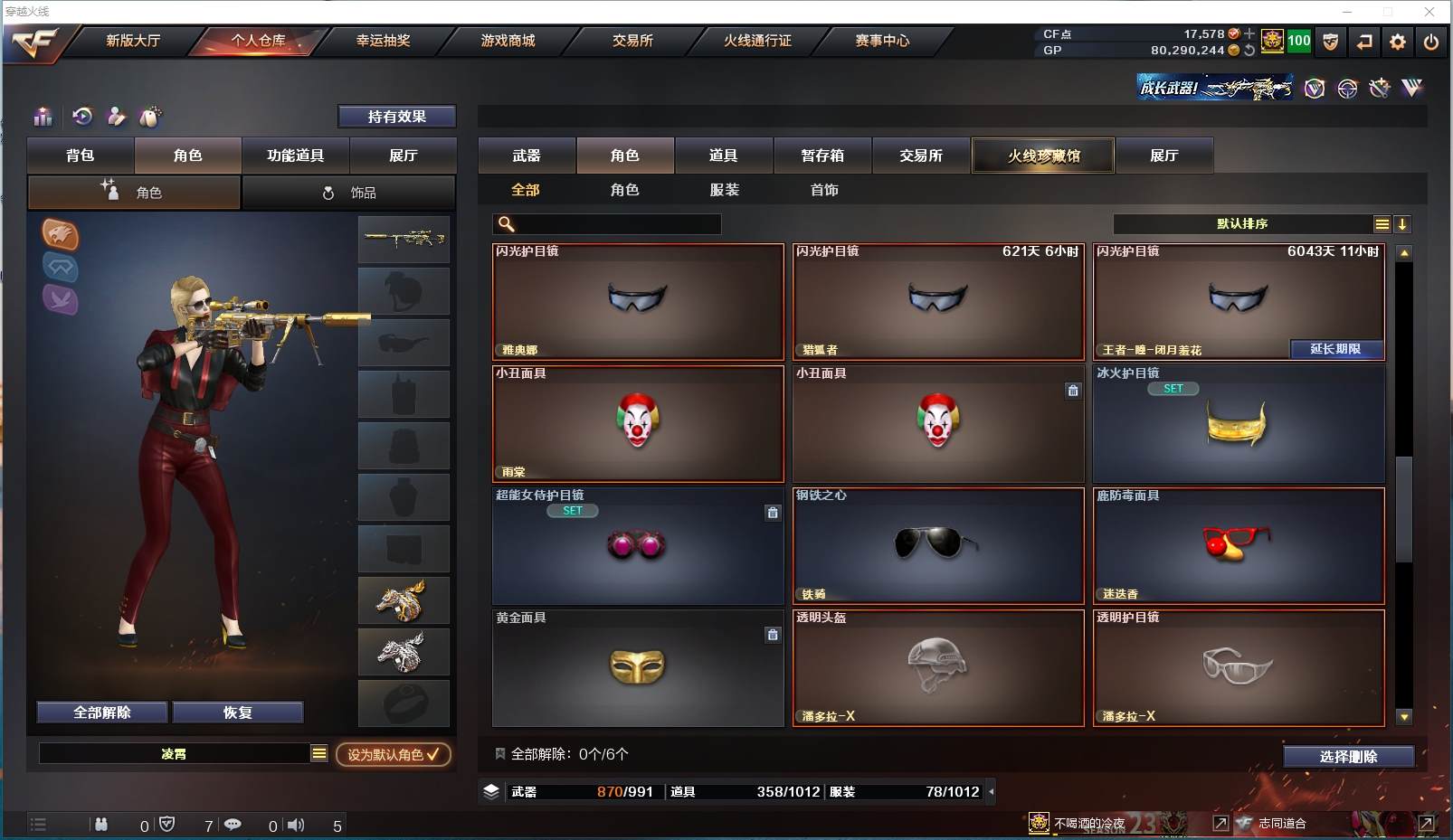Viewport: 1453px width, 840px height.
Task: Show the 服装 sub-category filter
Action: (x=725, y=190)
